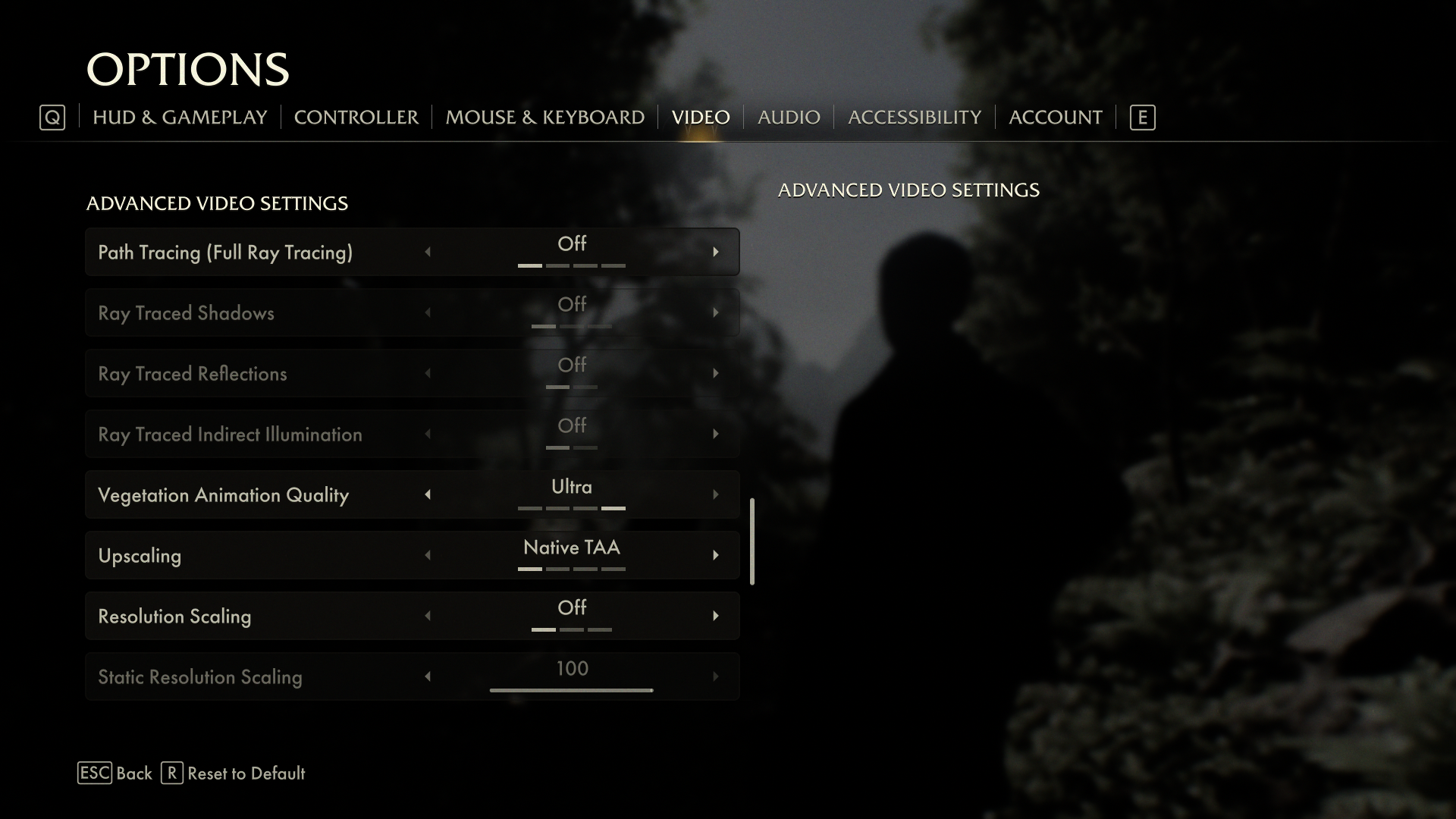Click the settings list scrollbar
The image size is (1456, 819).
[752, 541]
